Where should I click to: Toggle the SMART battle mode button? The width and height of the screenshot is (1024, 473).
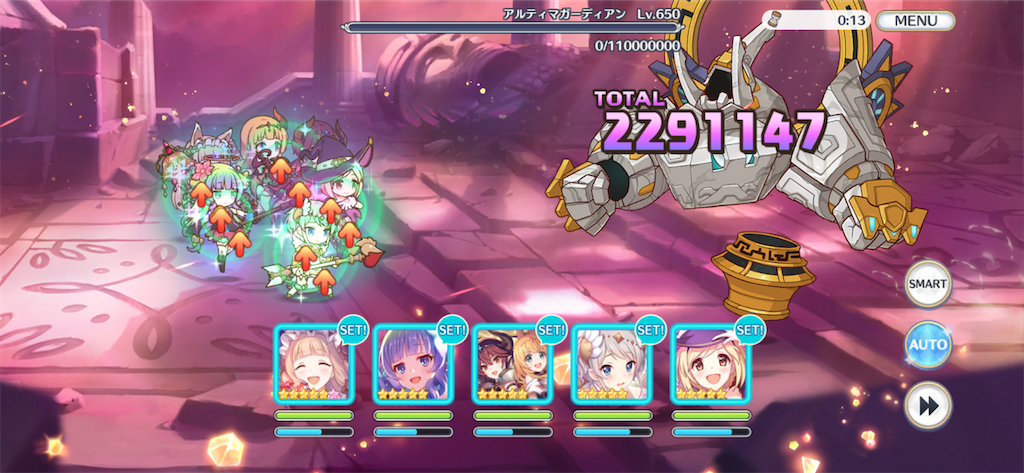coord(927,284)
